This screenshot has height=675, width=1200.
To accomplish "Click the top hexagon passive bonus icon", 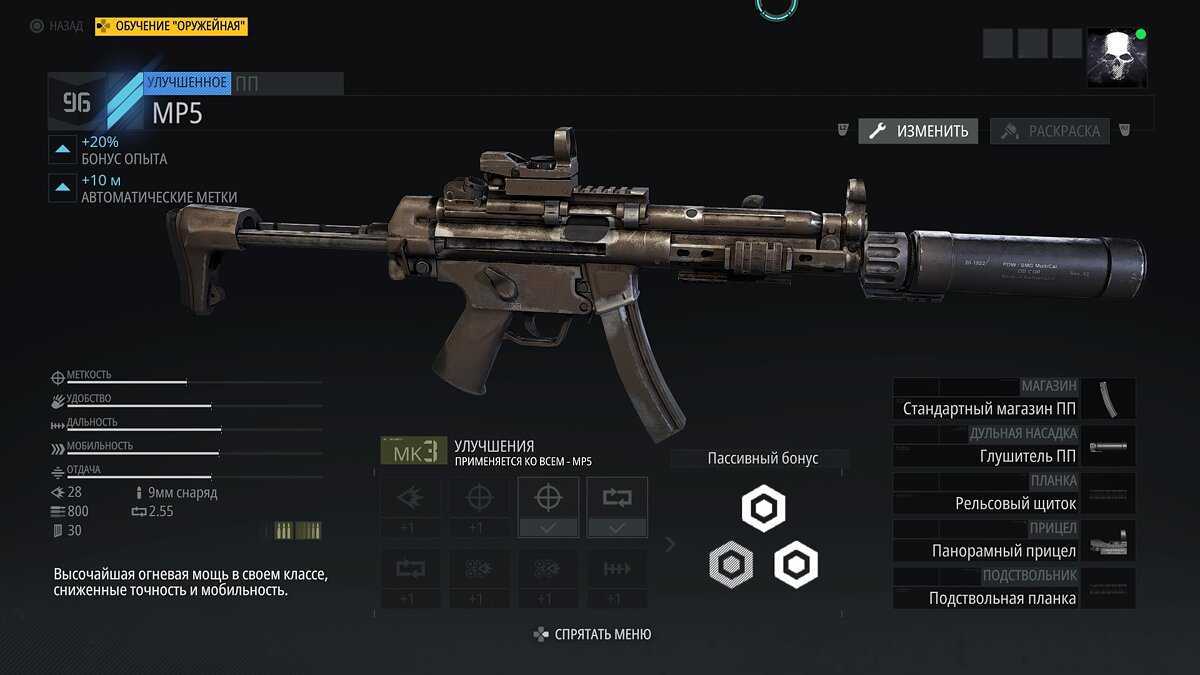I will 763,510.
